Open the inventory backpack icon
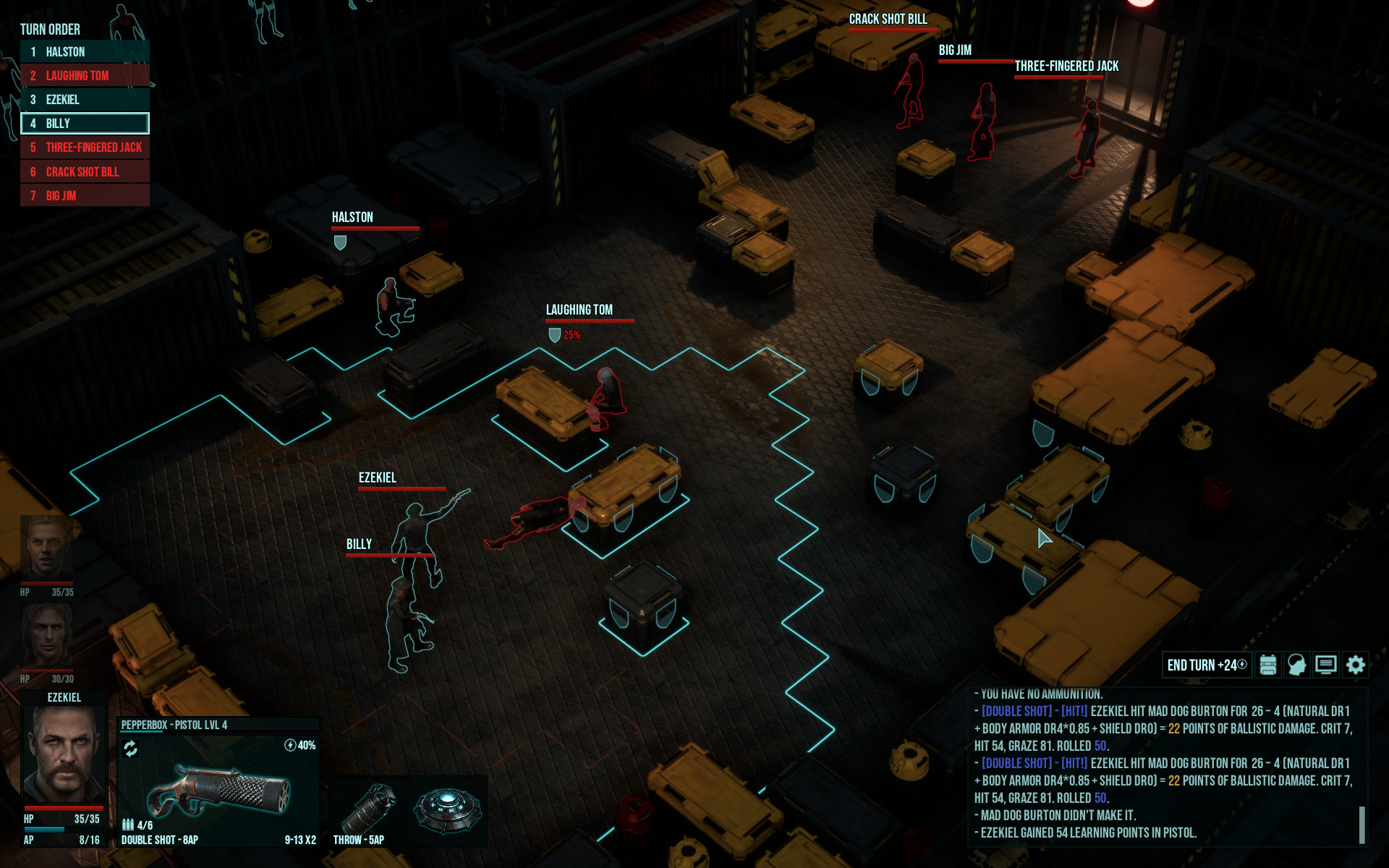1389x868 pixels. pos(1267,665)
